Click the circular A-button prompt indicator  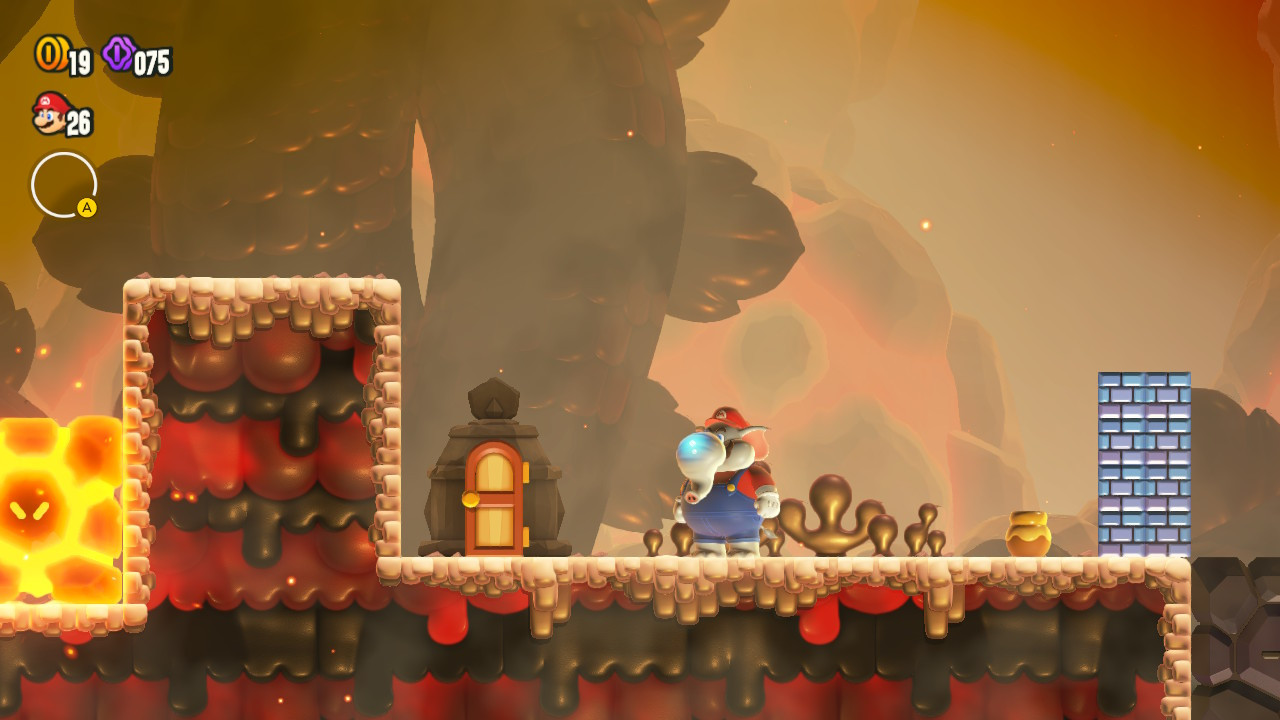pyautogui.click(x=63, y=185)
